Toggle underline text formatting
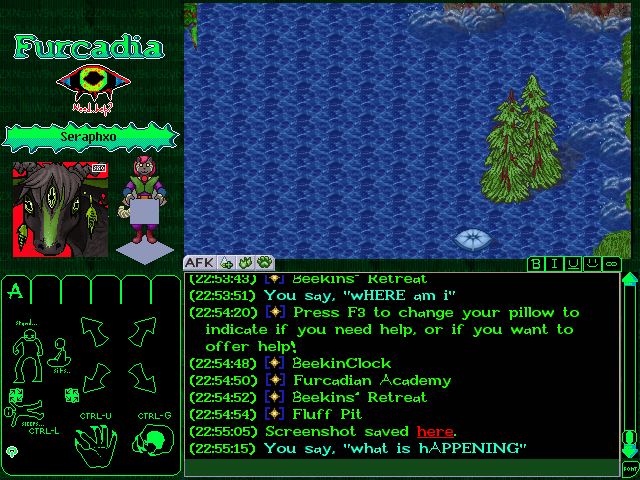The height and width of the screenshot is (480, 640). click(x=573, y=264)
